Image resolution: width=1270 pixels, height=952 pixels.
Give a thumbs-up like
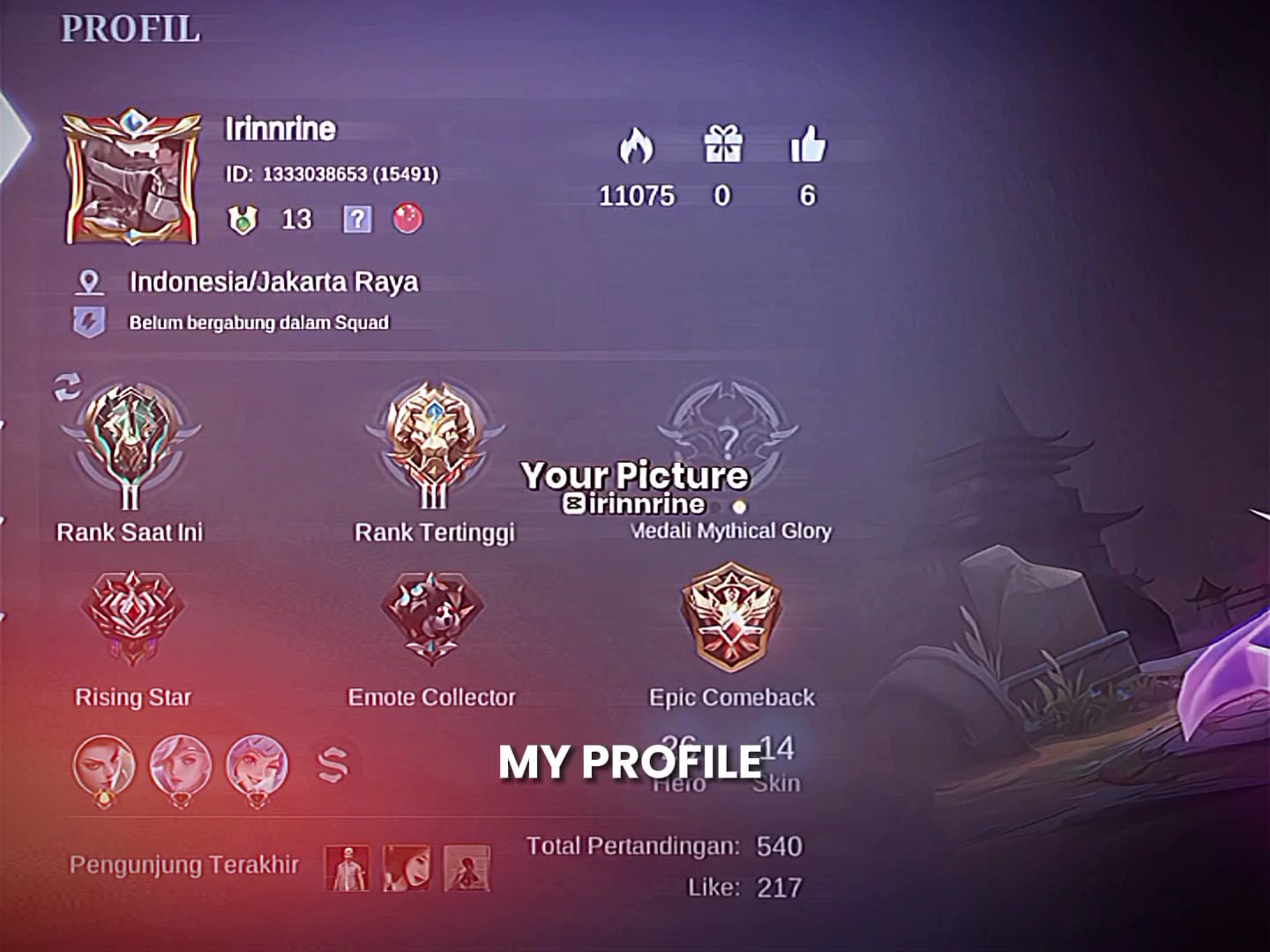[x=807, y=144]
